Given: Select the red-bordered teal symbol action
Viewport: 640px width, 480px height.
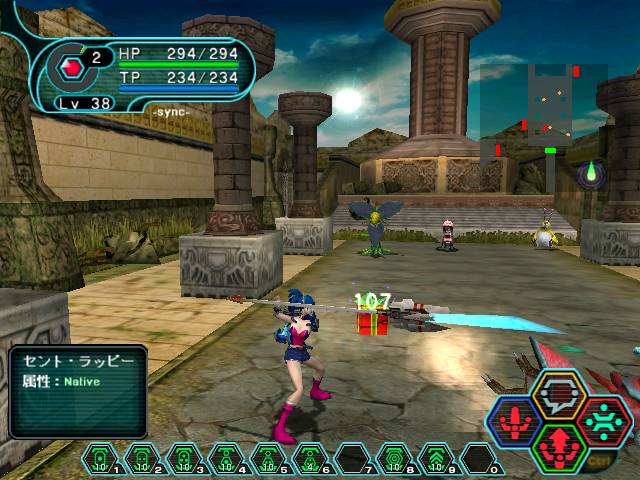Looking at the screenshot, I should click(x=602, y=421).
